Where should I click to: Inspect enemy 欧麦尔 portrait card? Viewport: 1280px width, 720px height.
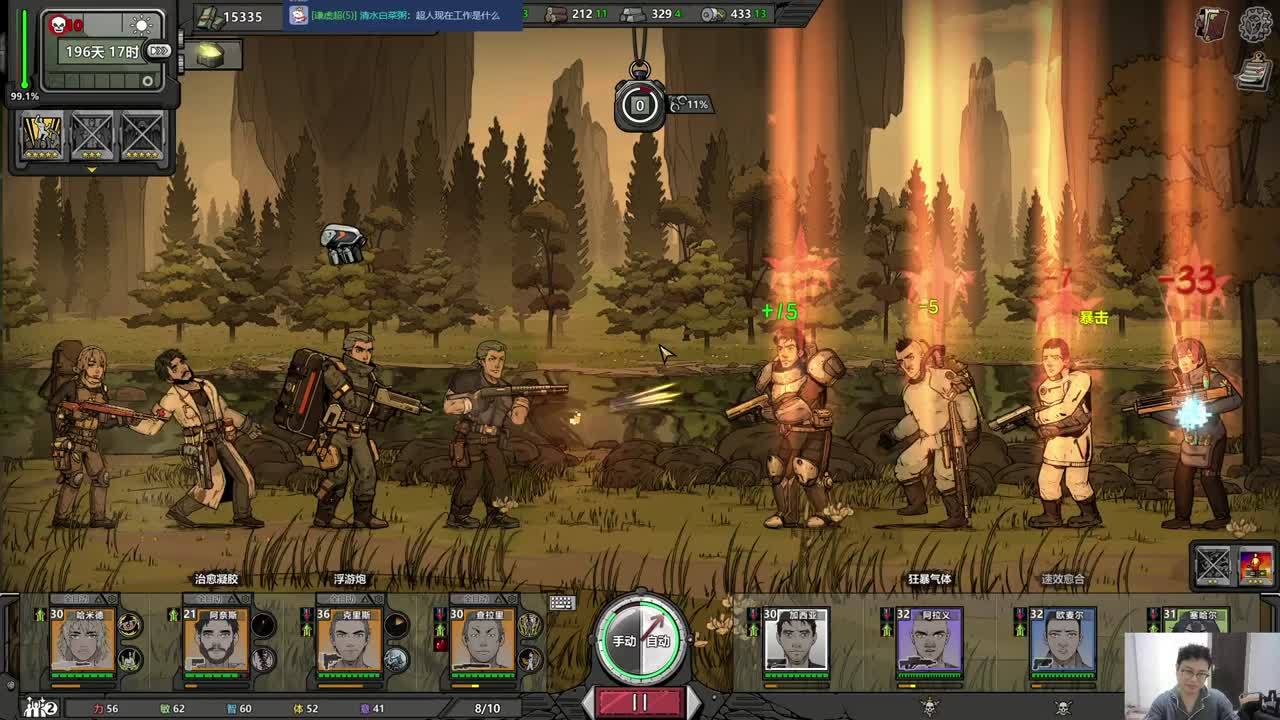tap(1062, 643)
